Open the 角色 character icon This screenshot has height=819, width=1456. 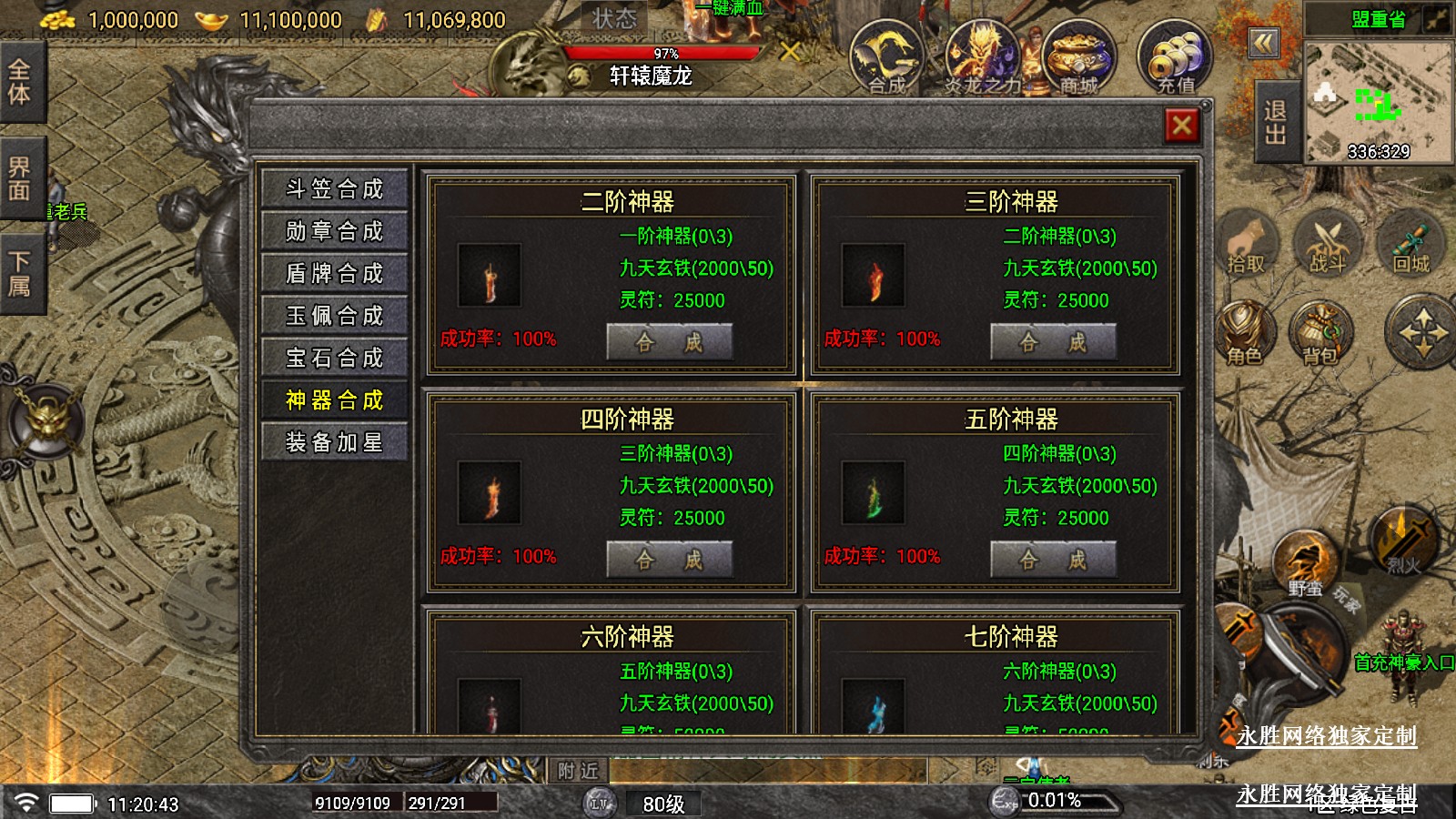1244,333
